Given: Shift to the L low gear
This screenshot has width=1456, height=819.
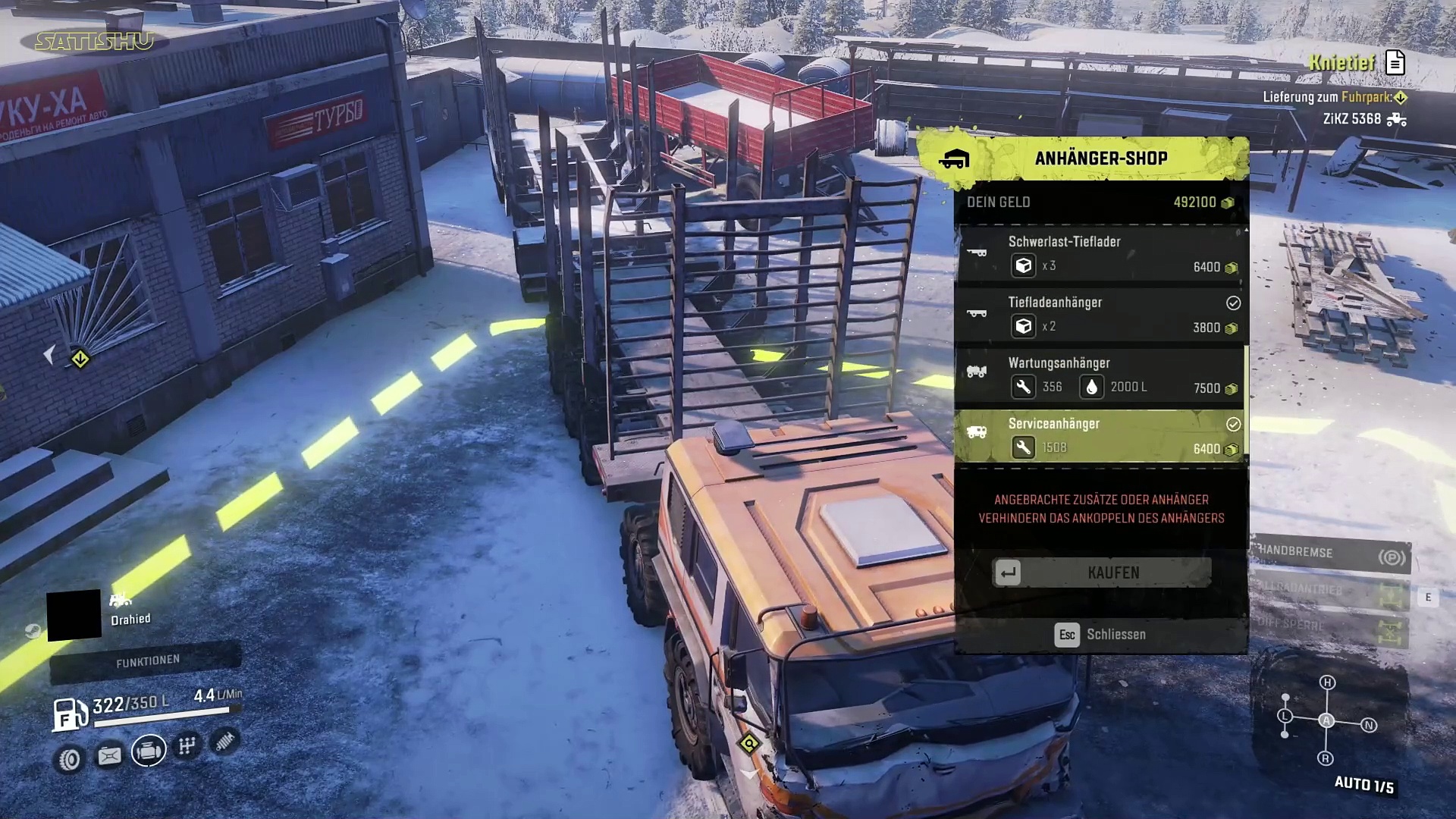Looking at the screenshot, I should click(x=1285, y=716).
